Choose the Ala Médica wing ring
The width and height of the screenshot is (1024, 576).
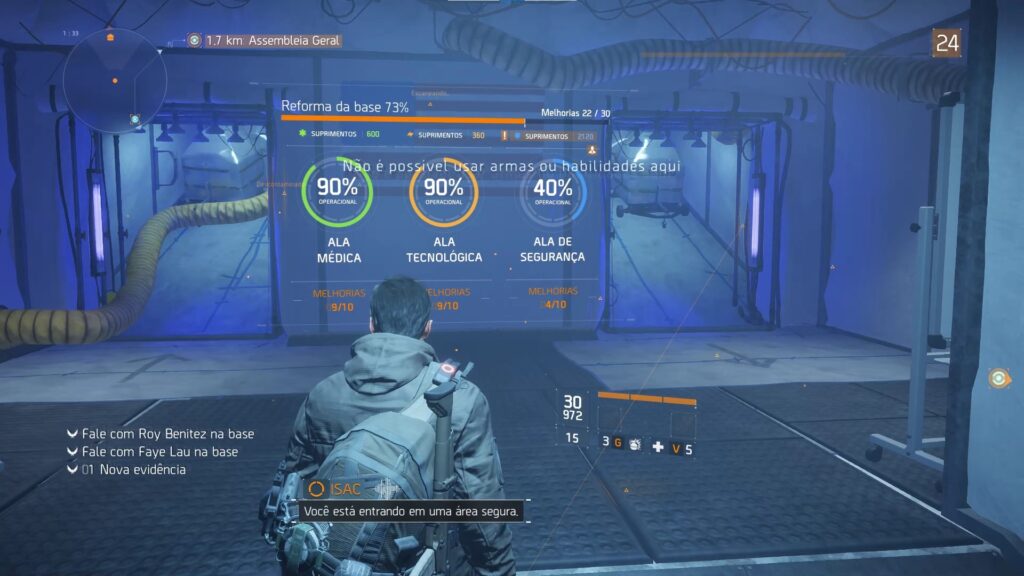click(337, 190)
